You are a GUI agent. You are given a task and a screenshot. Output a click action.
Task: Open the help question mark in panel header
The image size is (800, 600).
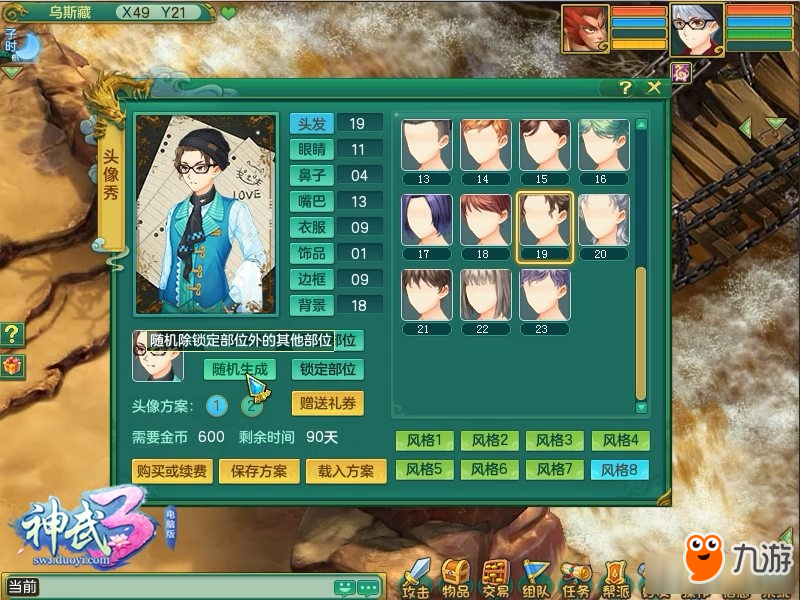626,88
